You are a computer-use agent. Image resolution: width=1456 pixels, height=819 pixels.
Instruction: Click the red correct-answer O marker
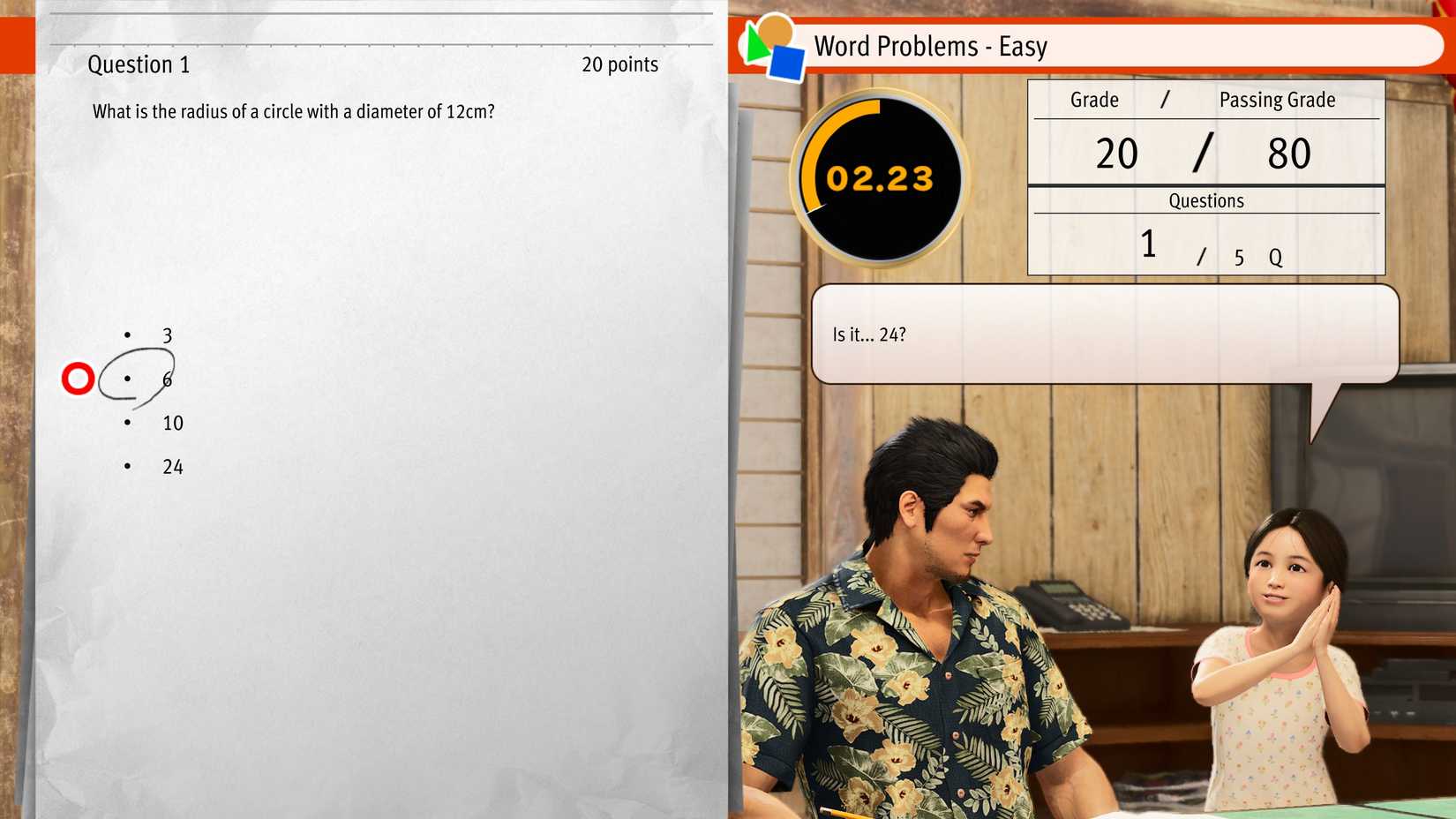[79, 378]
